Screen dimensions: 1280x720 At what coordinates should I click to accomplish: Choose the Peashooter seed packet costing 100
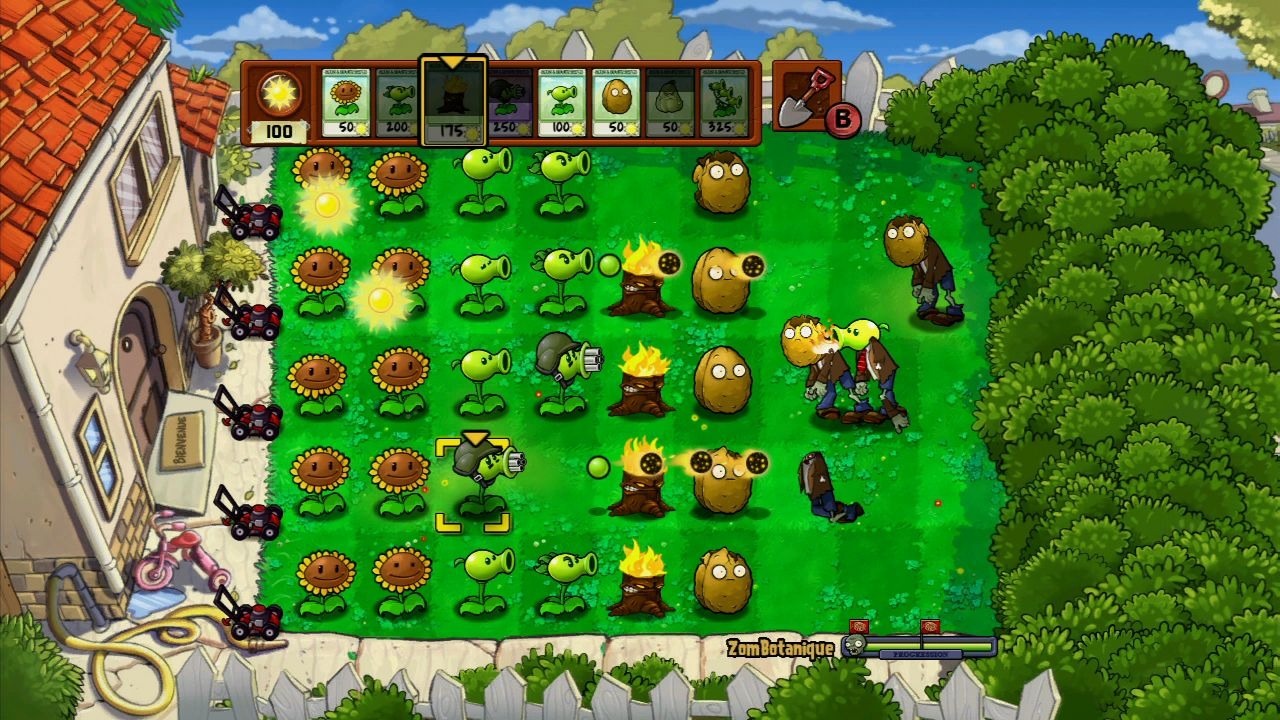562,102
